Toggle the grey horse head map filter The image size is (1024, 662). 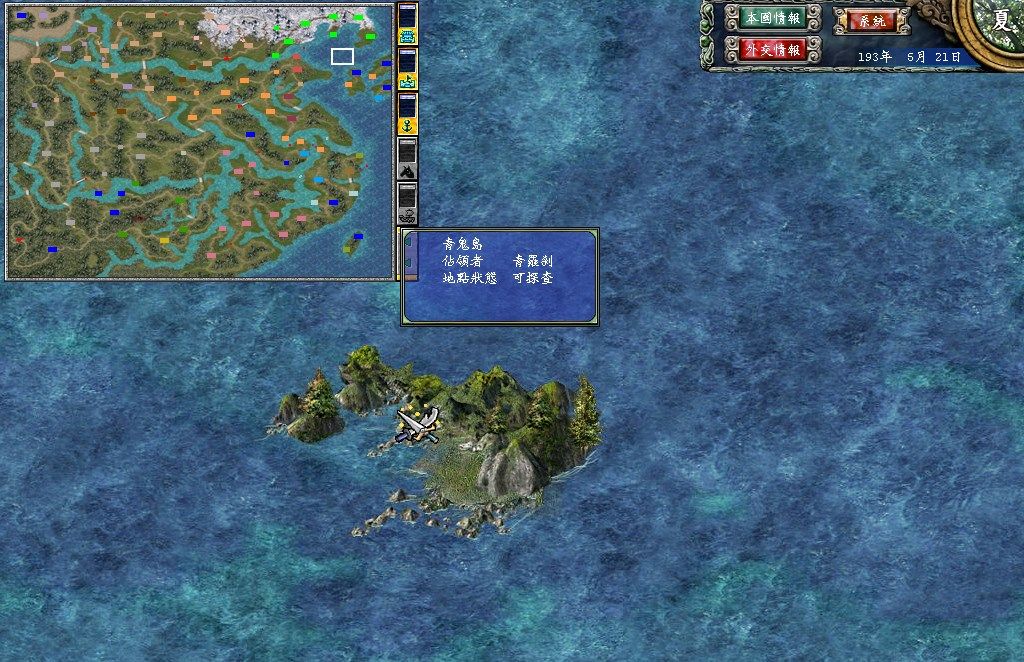[407, 170]
